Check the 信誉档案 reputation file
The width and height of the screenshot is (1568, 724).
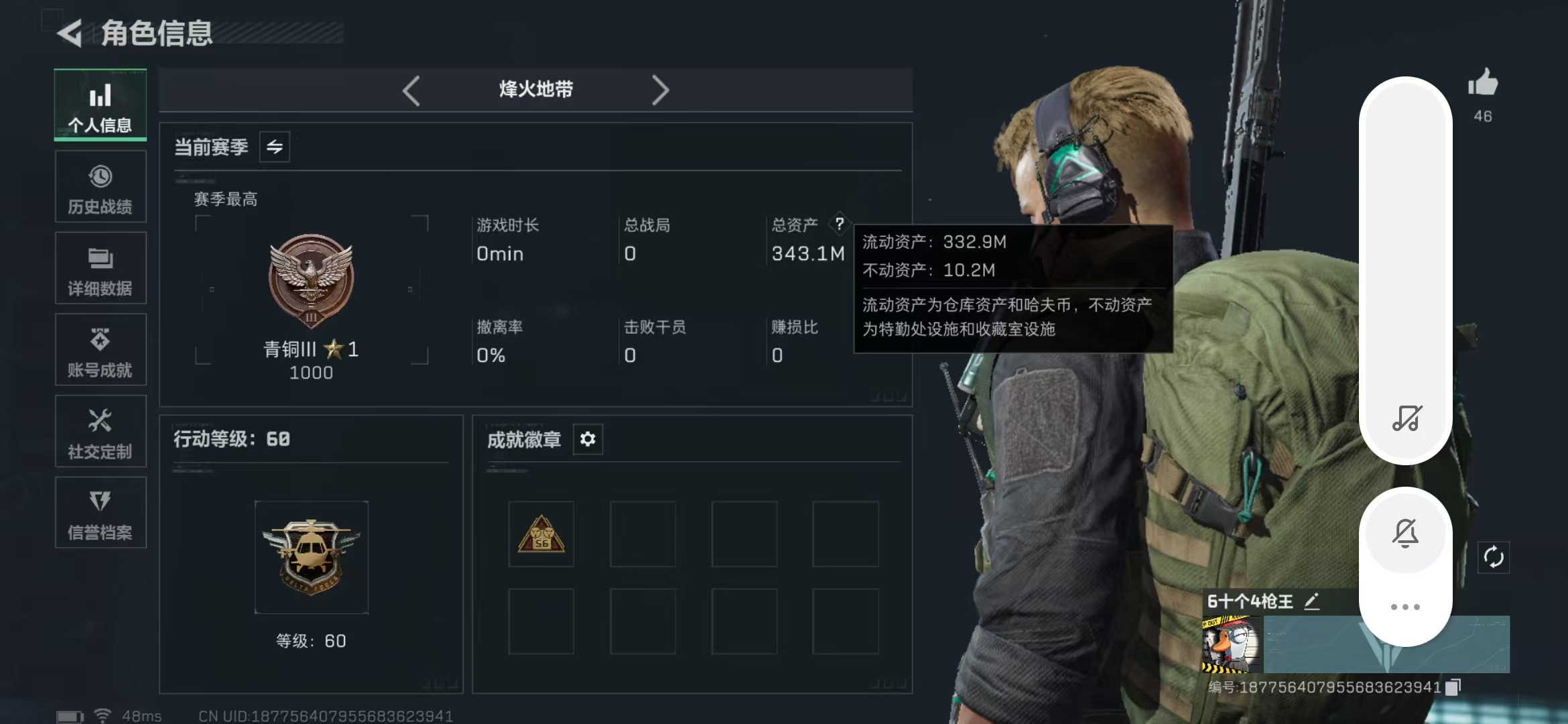tap(100, 514)
